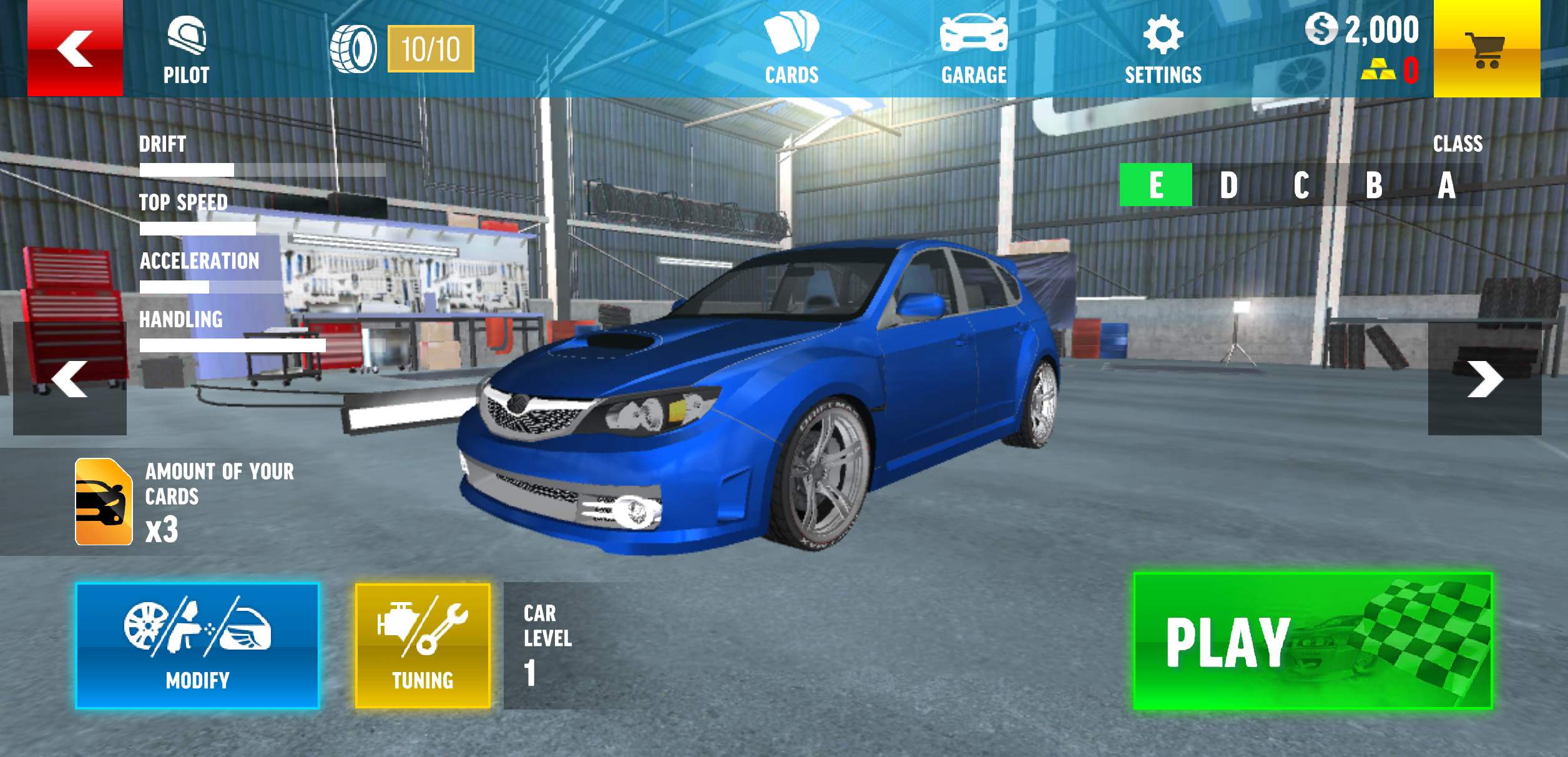1568x757 pixels.
Task: Open the shop cart
Action: coord(1486,49)
